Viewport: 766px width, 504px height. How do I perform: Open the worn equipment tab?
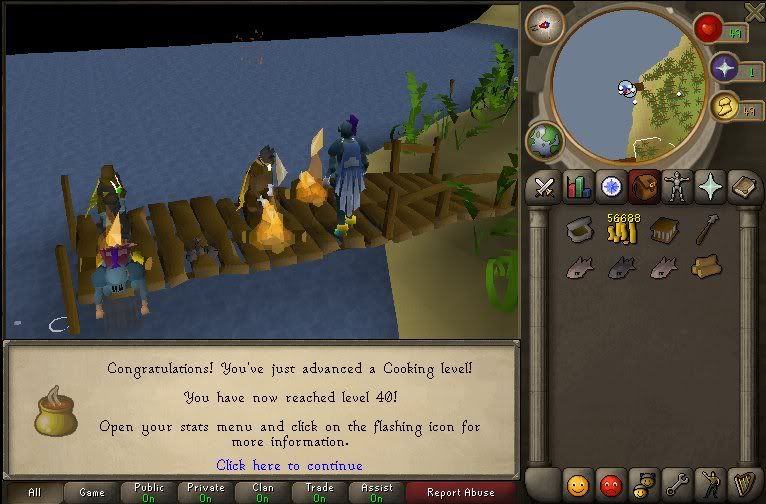[x=677, y=187]
